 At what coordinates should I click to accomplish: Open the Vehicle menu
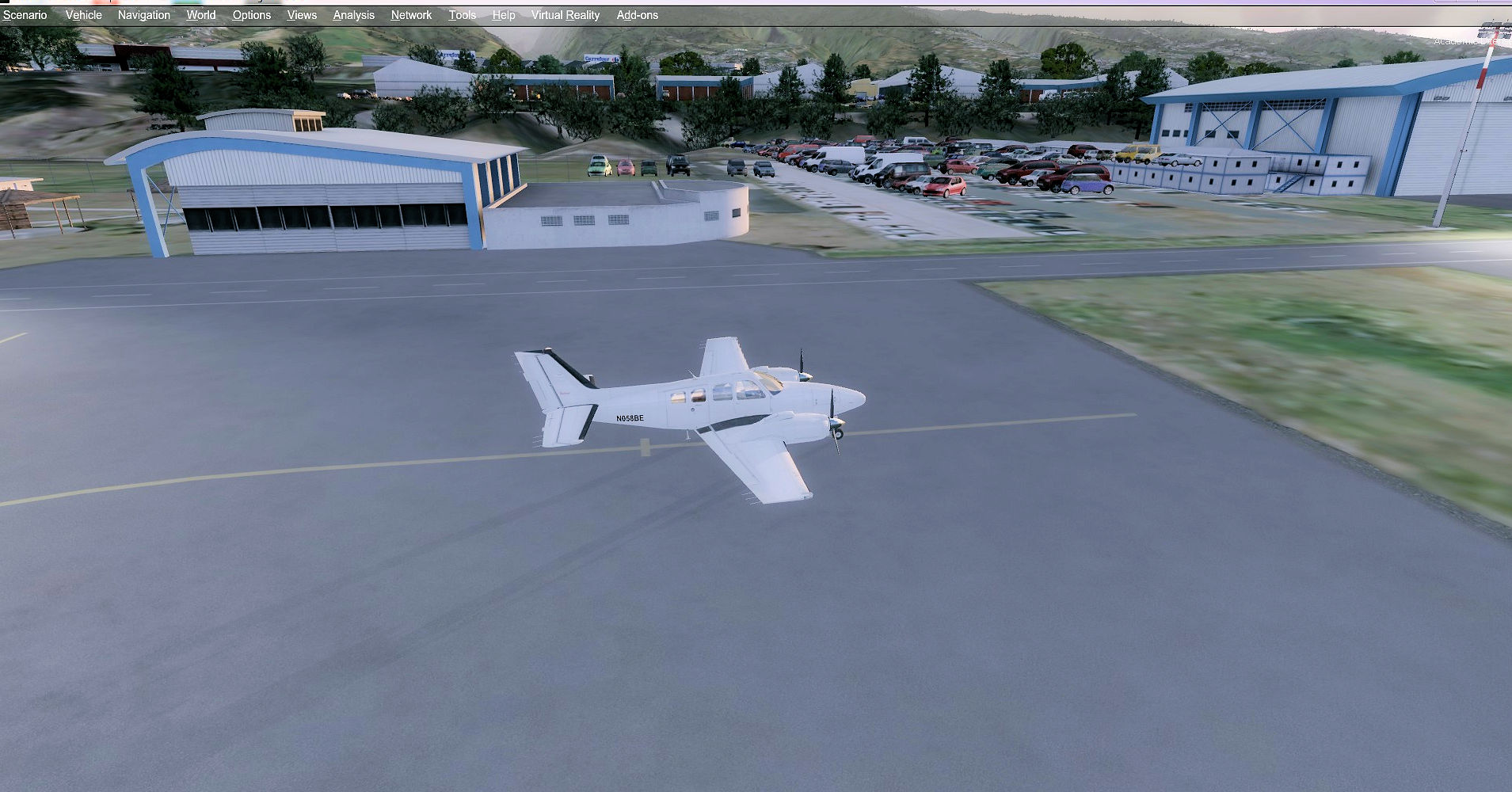coord(83,15)
